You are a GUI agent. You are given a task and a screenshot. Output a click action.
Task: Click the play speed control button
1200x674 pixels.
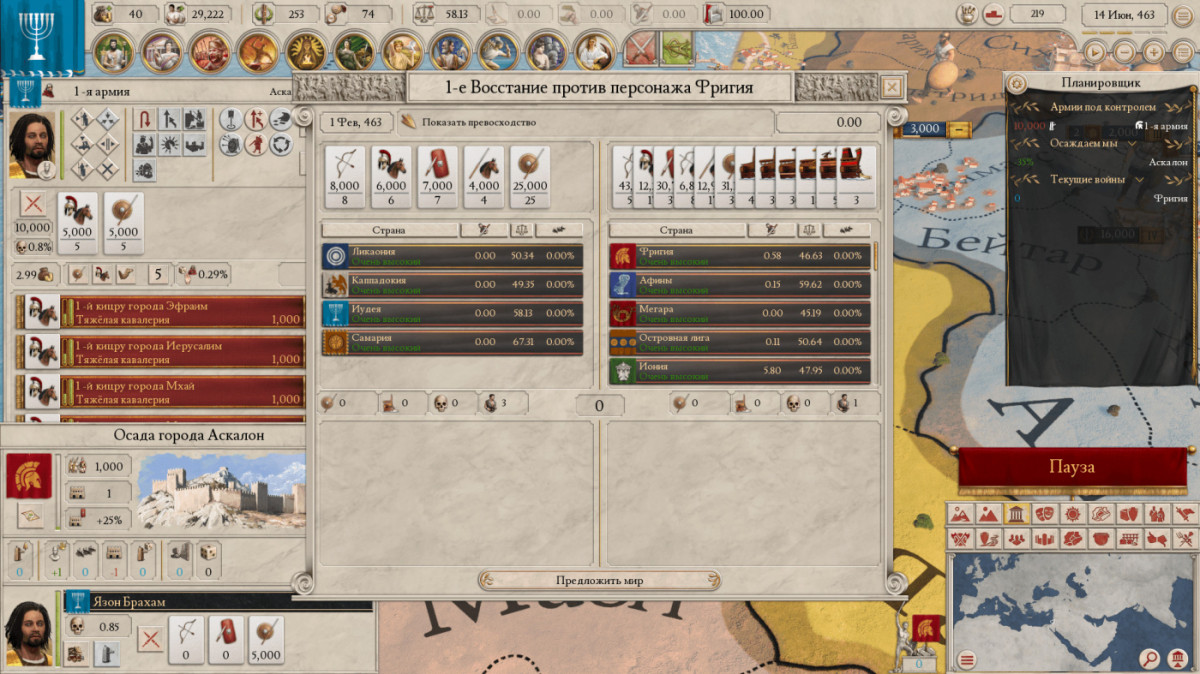pos(1097,52)
